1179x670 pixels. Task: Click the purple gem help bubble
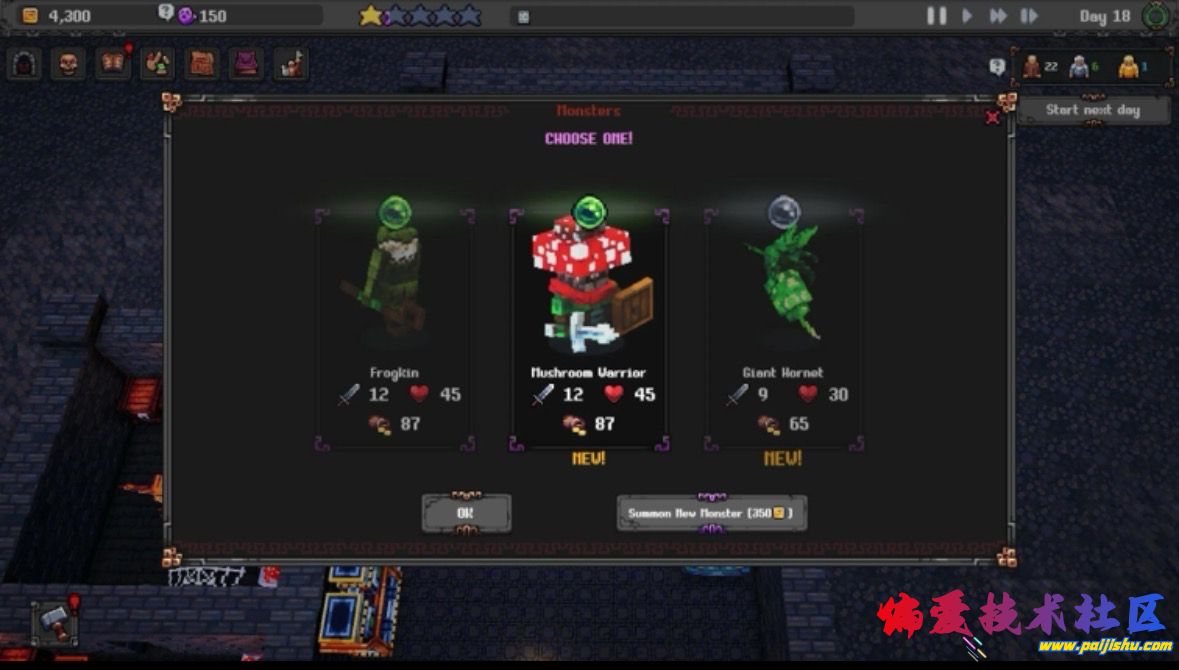(x=166, y=13)
